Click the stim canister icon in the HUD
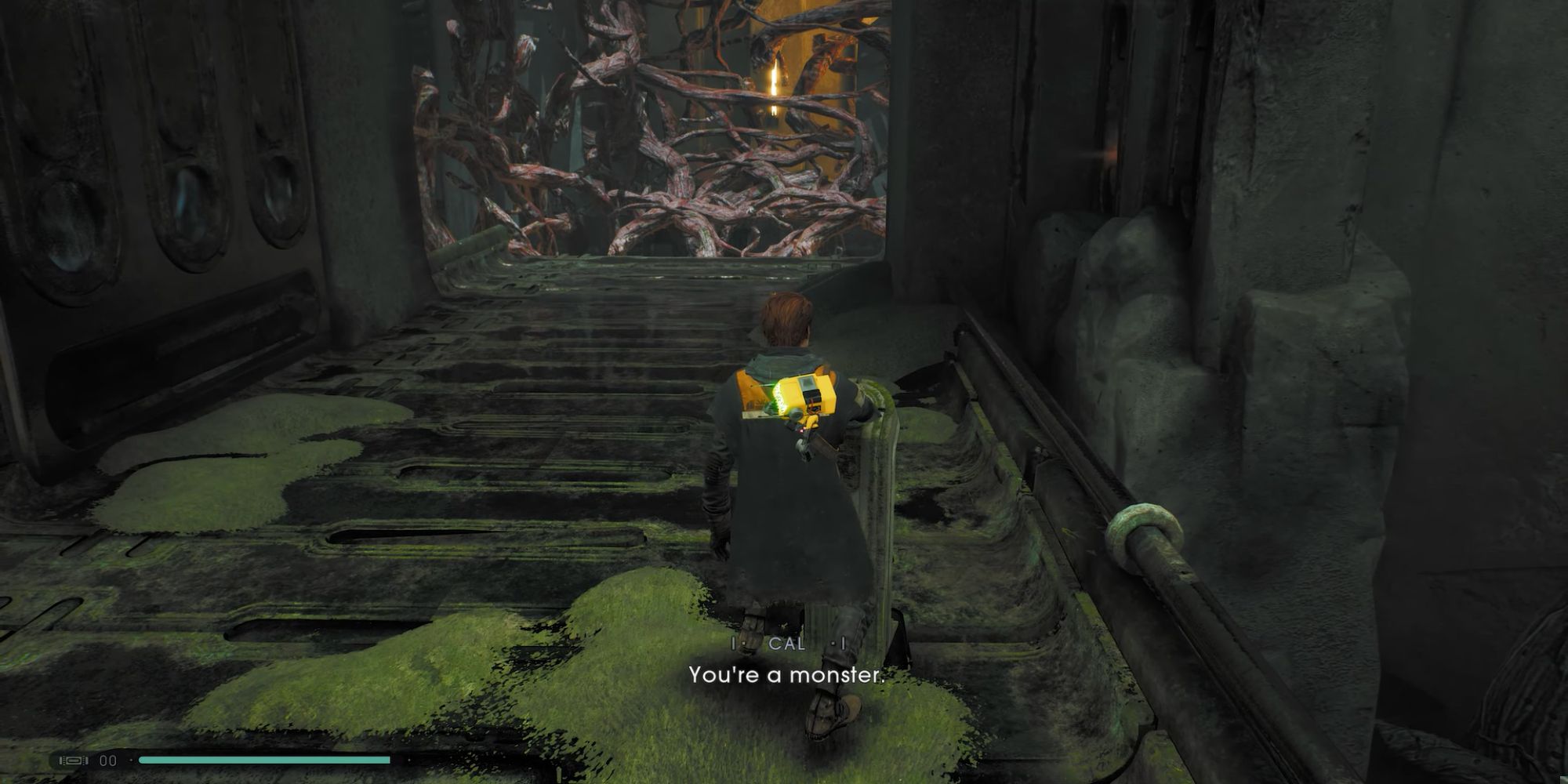This screenshot has height=784, width=1568. pyautogui.click(x=72, y=760)
